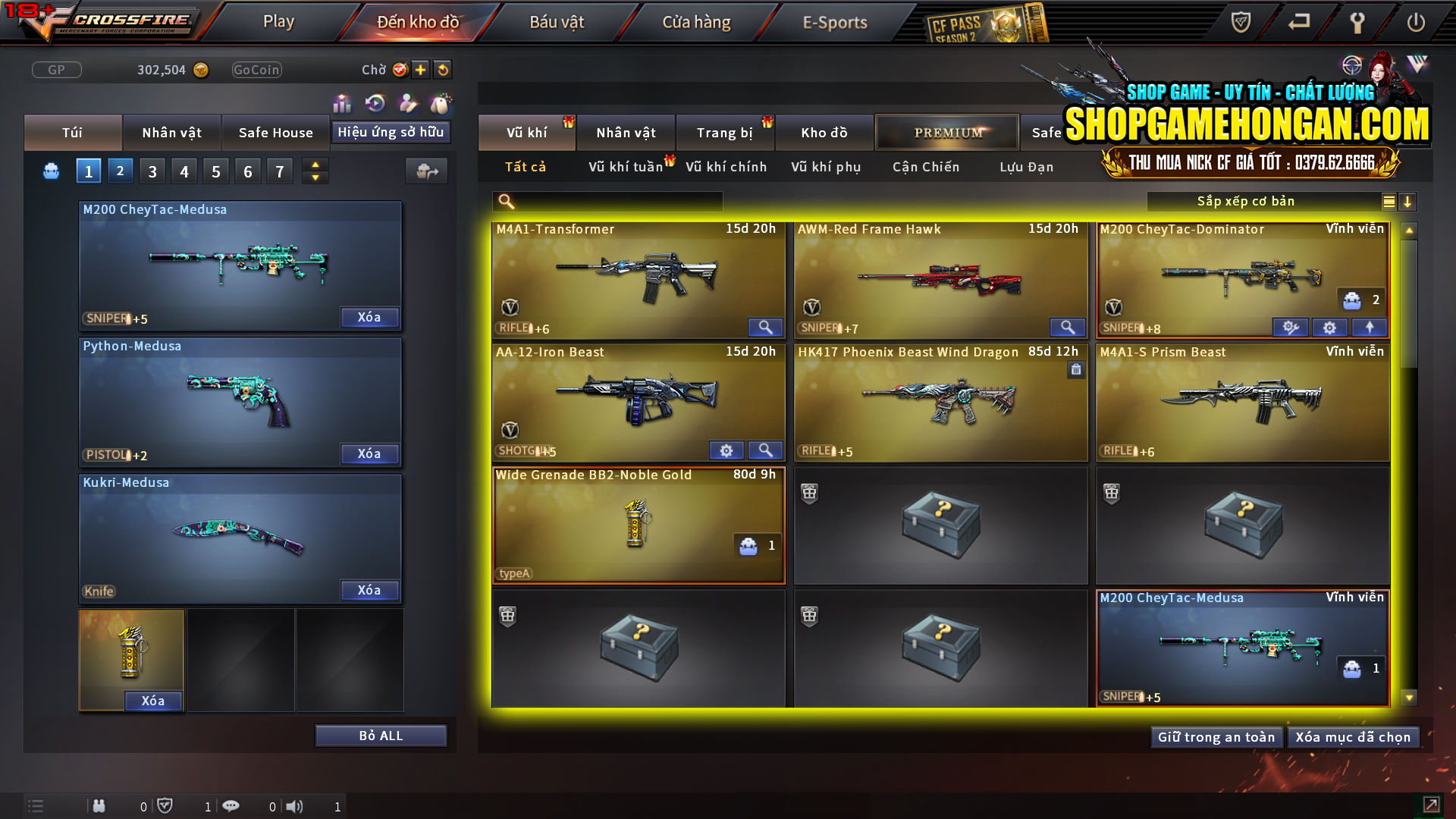Open the wrench settings icon at top right
1456x819 pixels.
tap(1357, 23)
